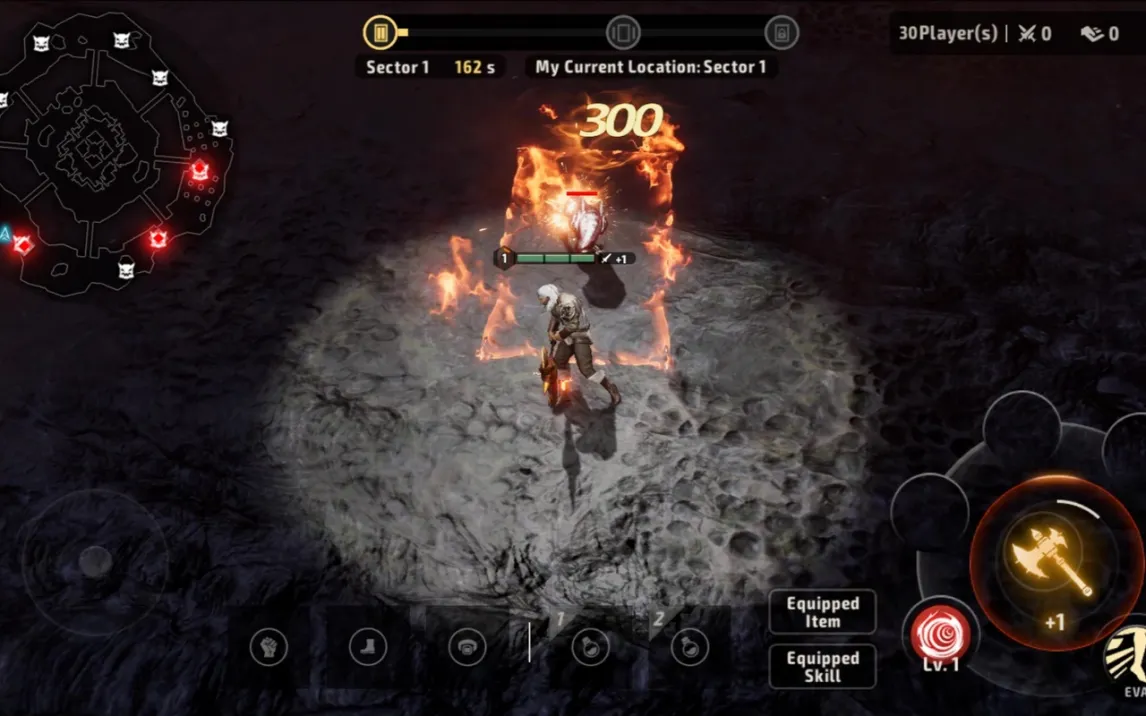Open the Equipped Skill panel
Screen dimensions: 1146x716
pos(822,666)
